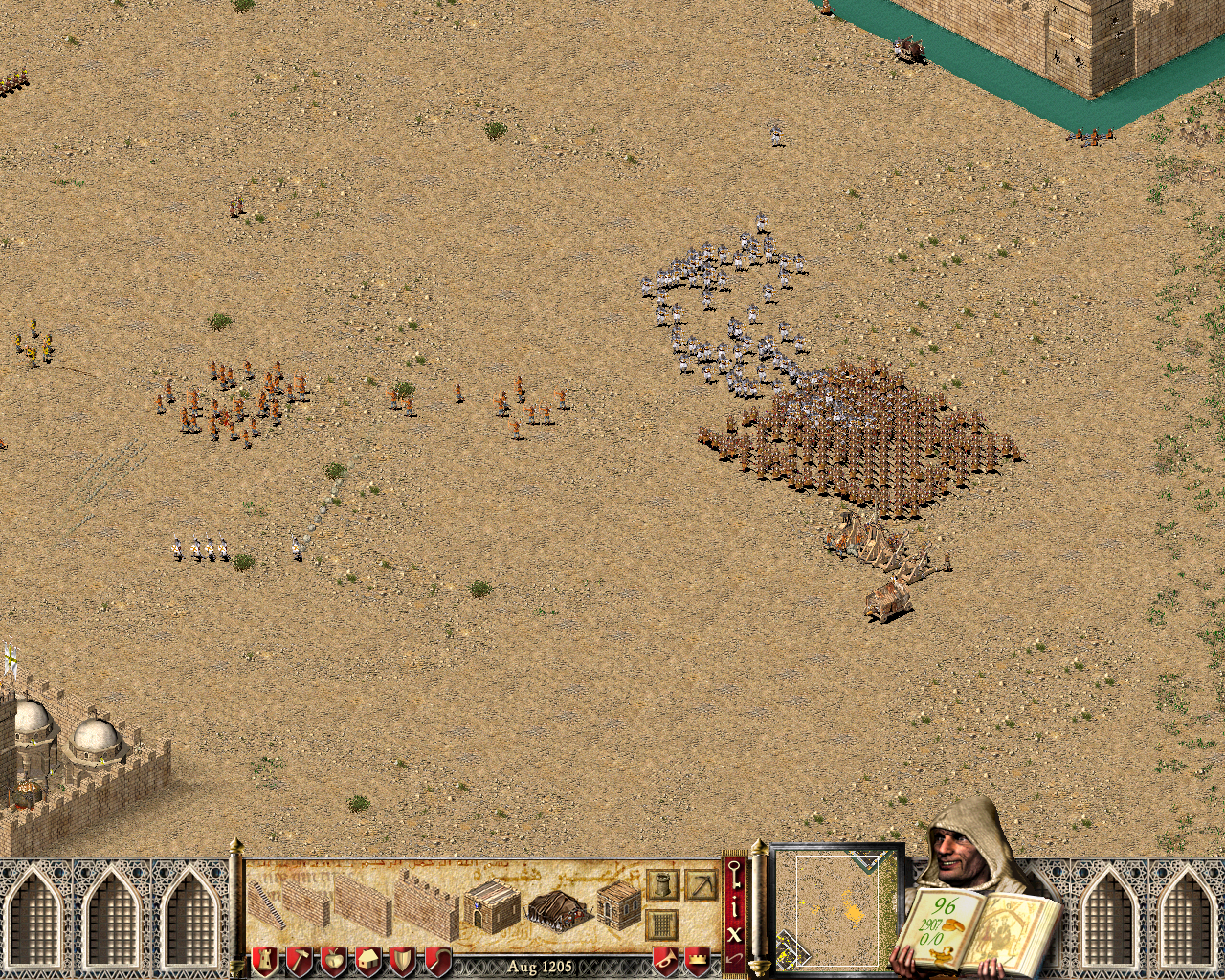Click the horn icon shield
This screenshot has height=980, width=1225.
[x=666, y=959]
